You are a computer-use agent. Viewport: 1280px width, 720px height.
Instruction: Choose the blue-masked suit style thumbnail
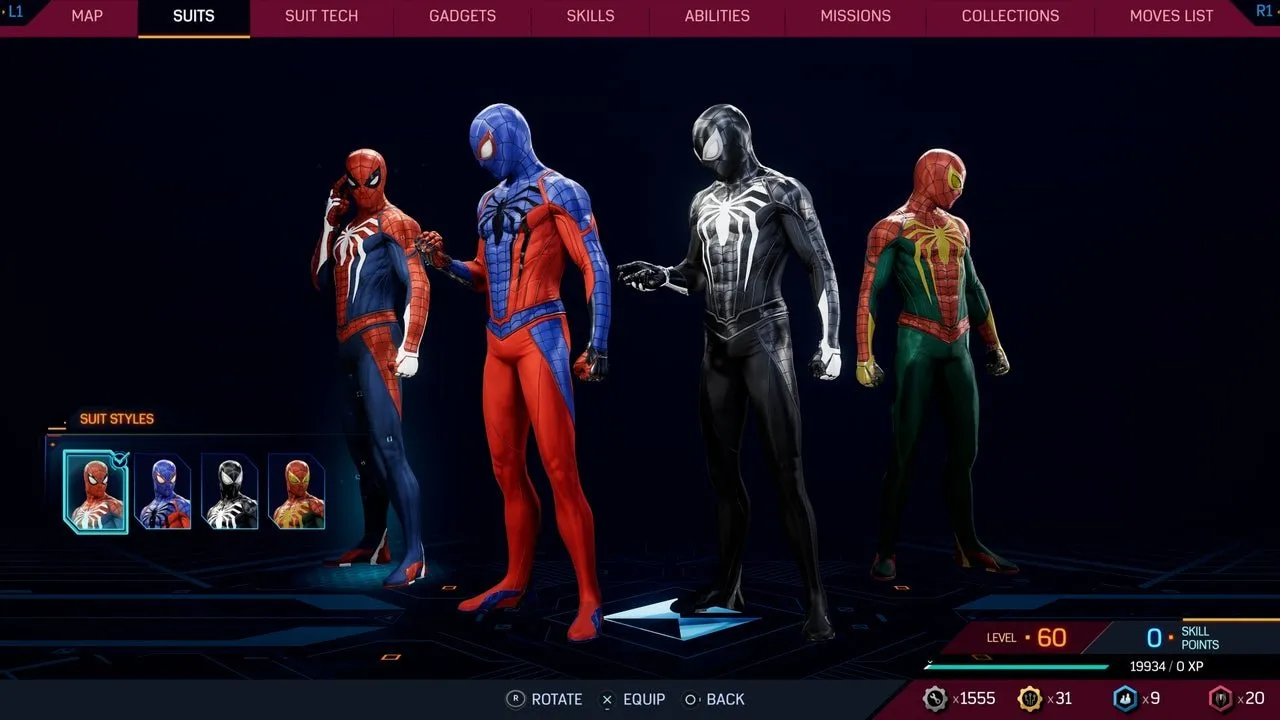point(163,491)
